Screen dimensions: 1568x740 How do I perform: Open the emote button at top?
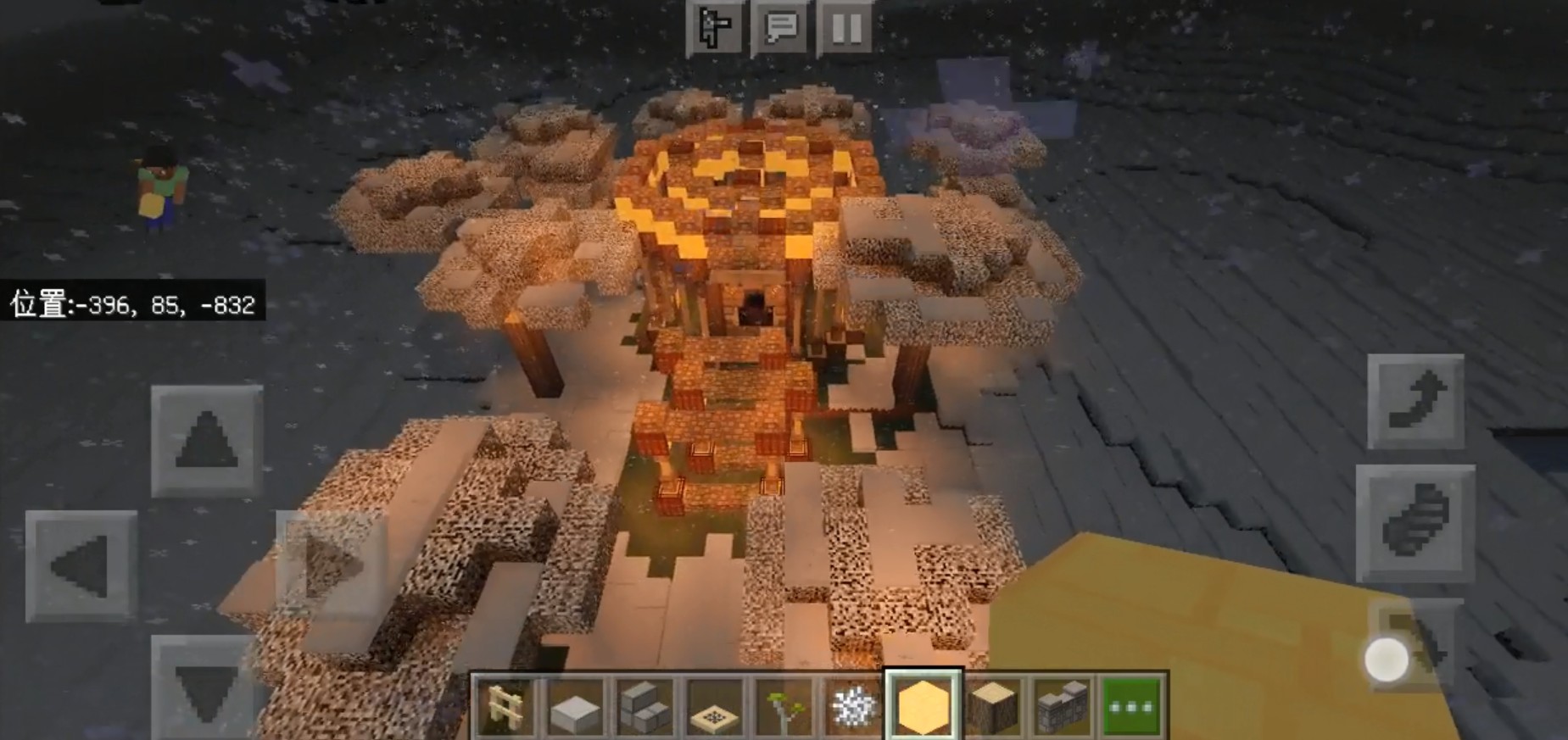714,27
